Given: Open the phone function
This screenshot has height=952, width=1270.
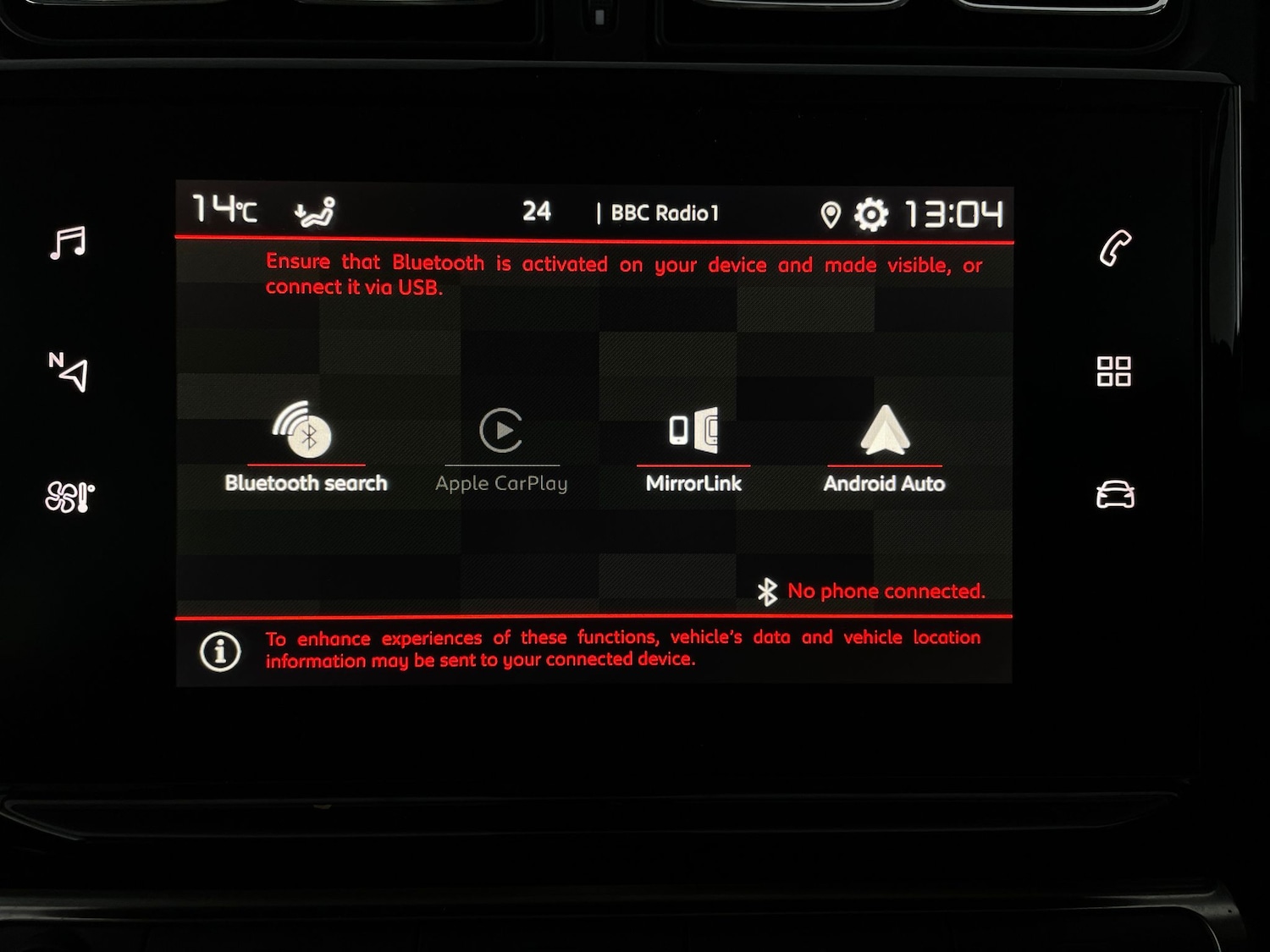Looking at the screenshot, I should click(1116, 245).
